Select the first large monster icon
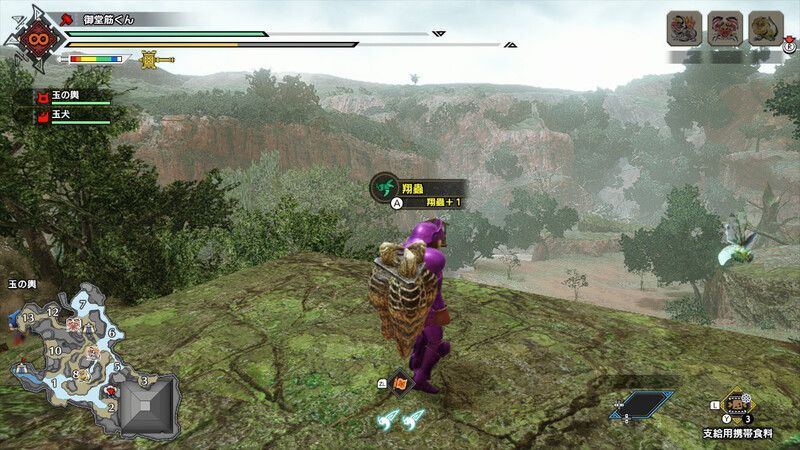This screenshot has width=800, height=450. [x=684, y=29]
